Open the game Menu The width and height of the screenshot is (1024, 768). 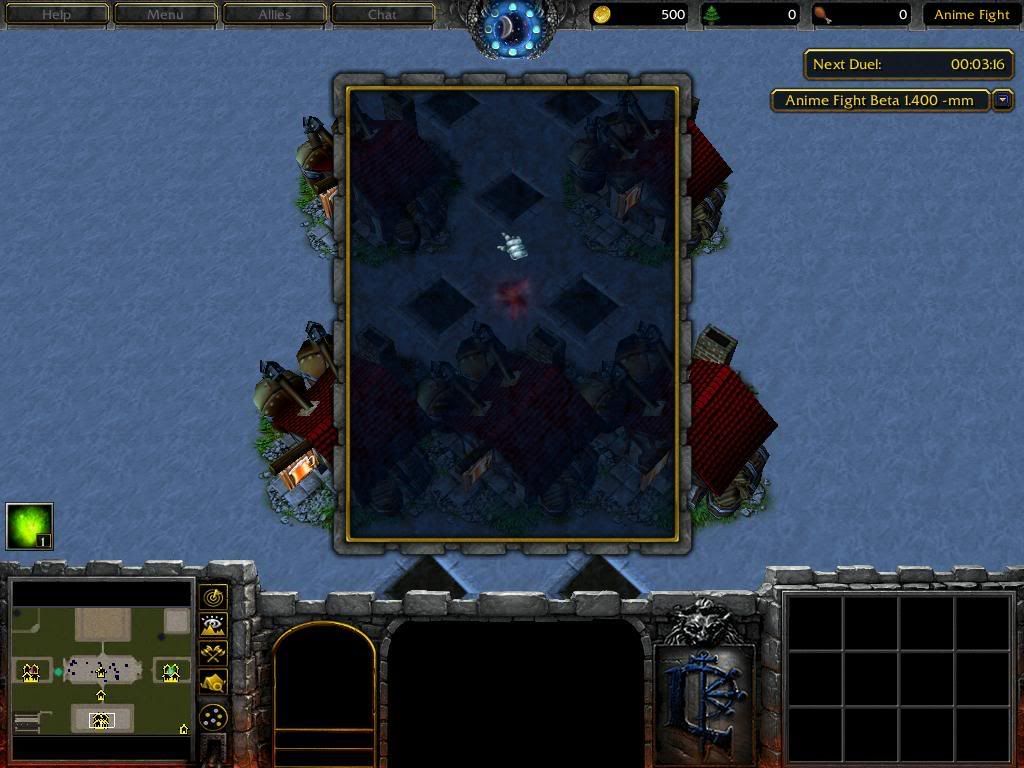[x=165, y=14]
